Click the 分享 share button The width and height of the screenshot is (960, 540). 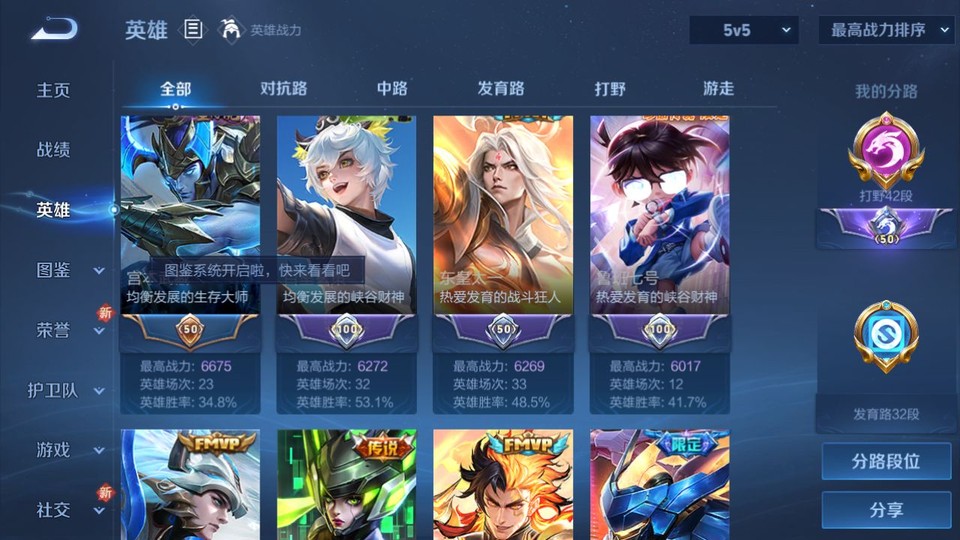(x=886, y=510)
